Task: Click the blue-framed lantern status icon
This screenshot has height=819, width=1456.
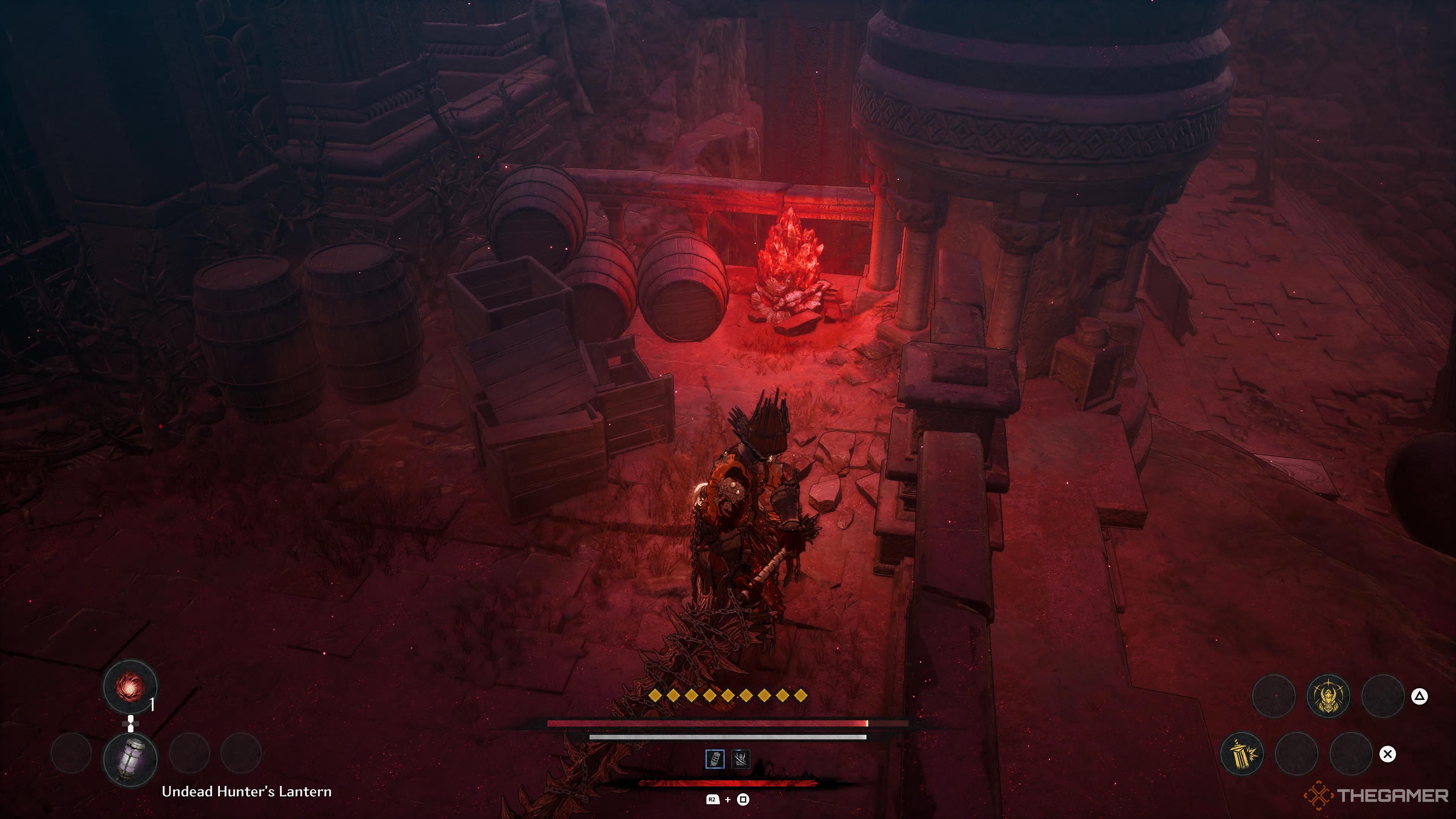Action: tap(715, 758)
